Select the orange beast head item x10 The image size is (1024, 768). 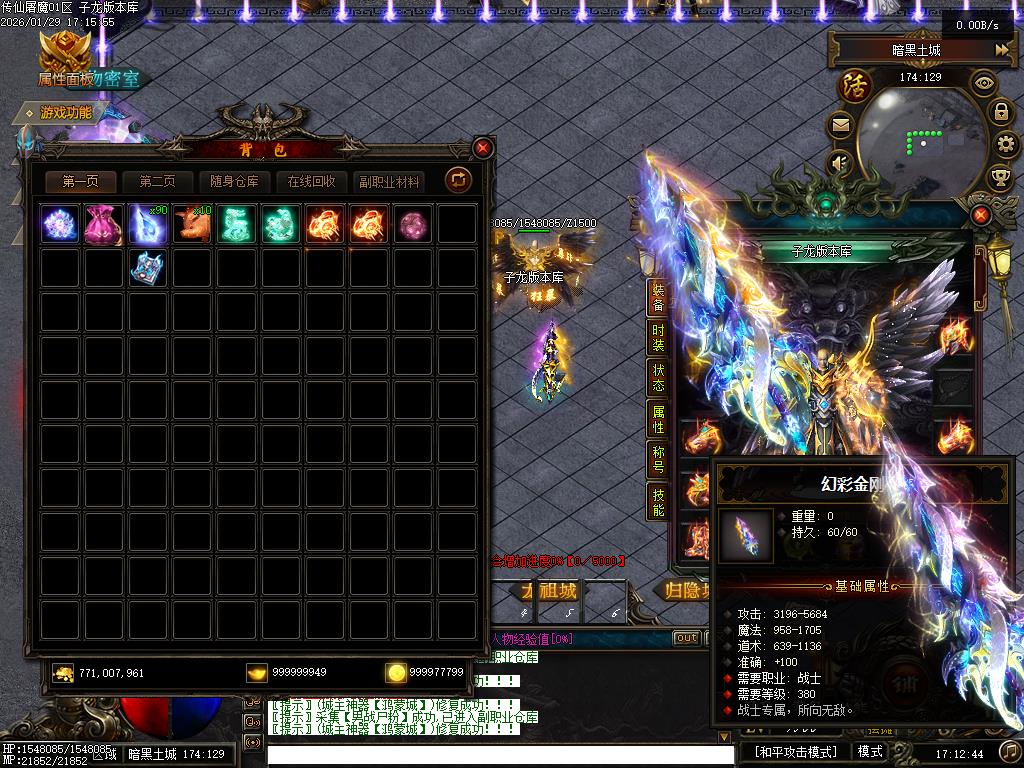(192, 224)
